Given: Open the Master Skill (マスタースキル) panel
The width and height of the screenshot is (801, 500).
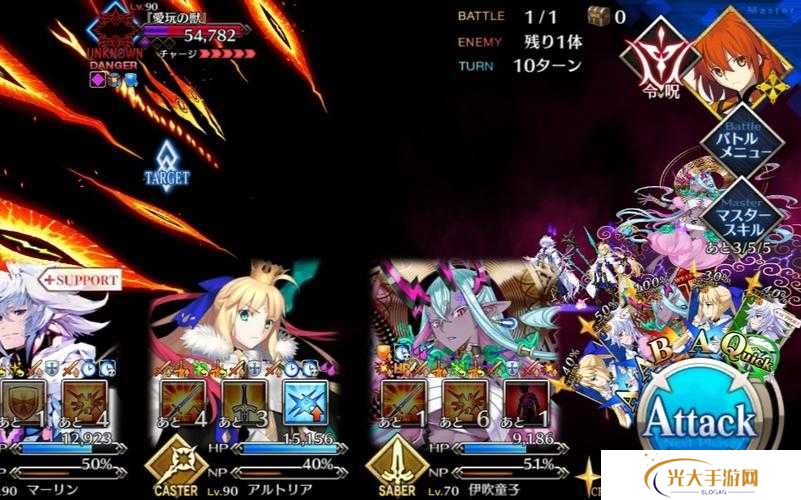Looking at the screenshot, I should point(741,215).
